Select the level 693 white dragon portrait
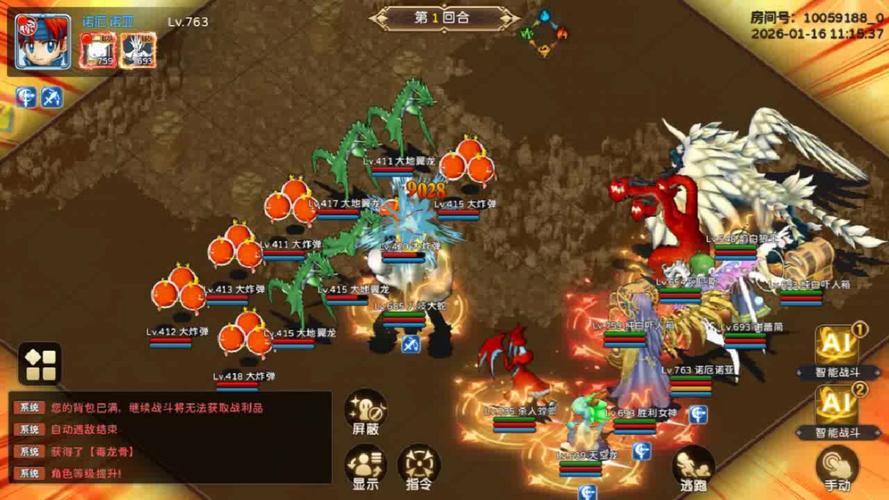The height and width of the screenshot is (500, 889). [x=138, y=50]
